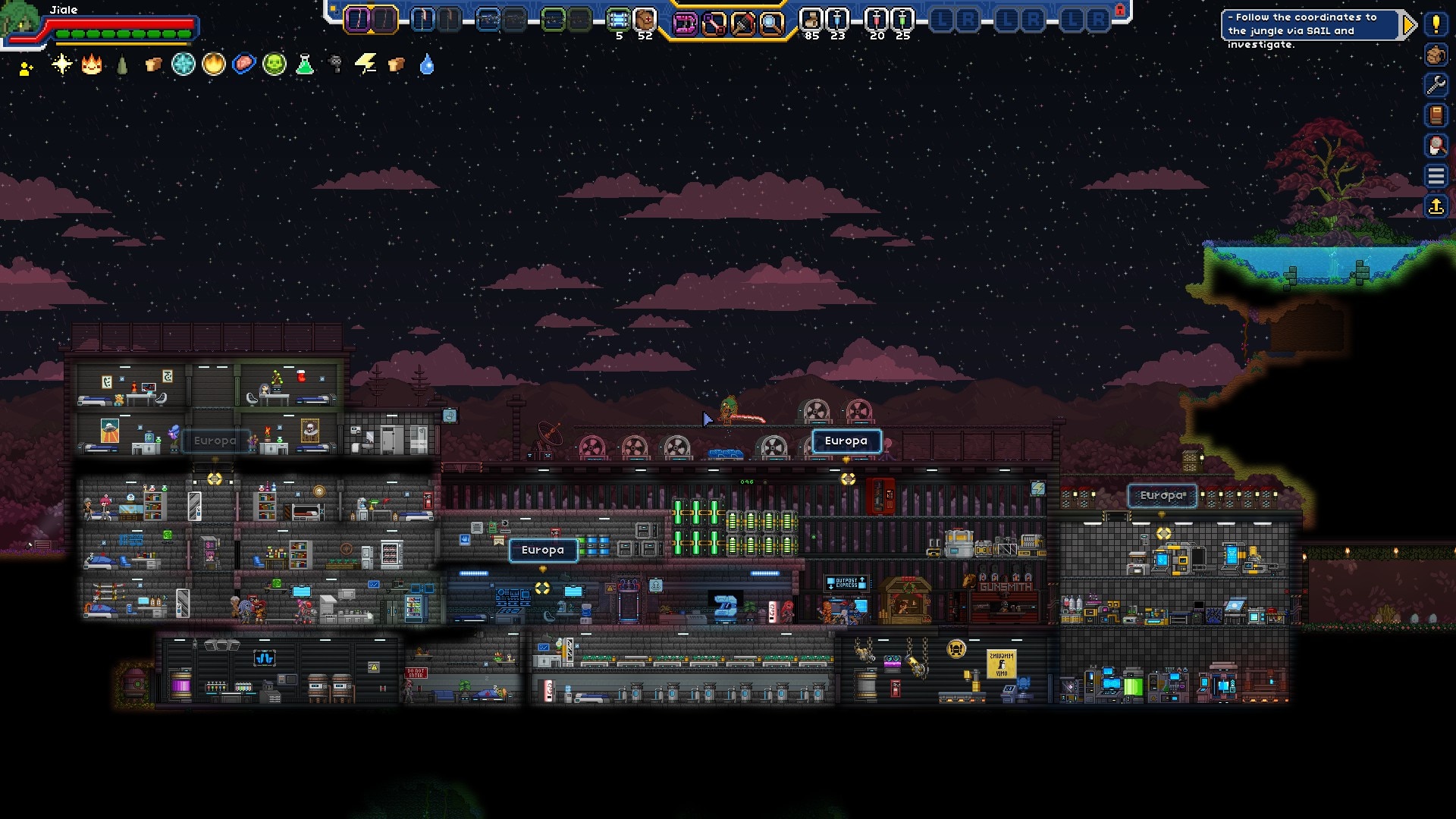Toggle the red hotbar lock
This screenshot has height=819, width=1456.
1120,10
